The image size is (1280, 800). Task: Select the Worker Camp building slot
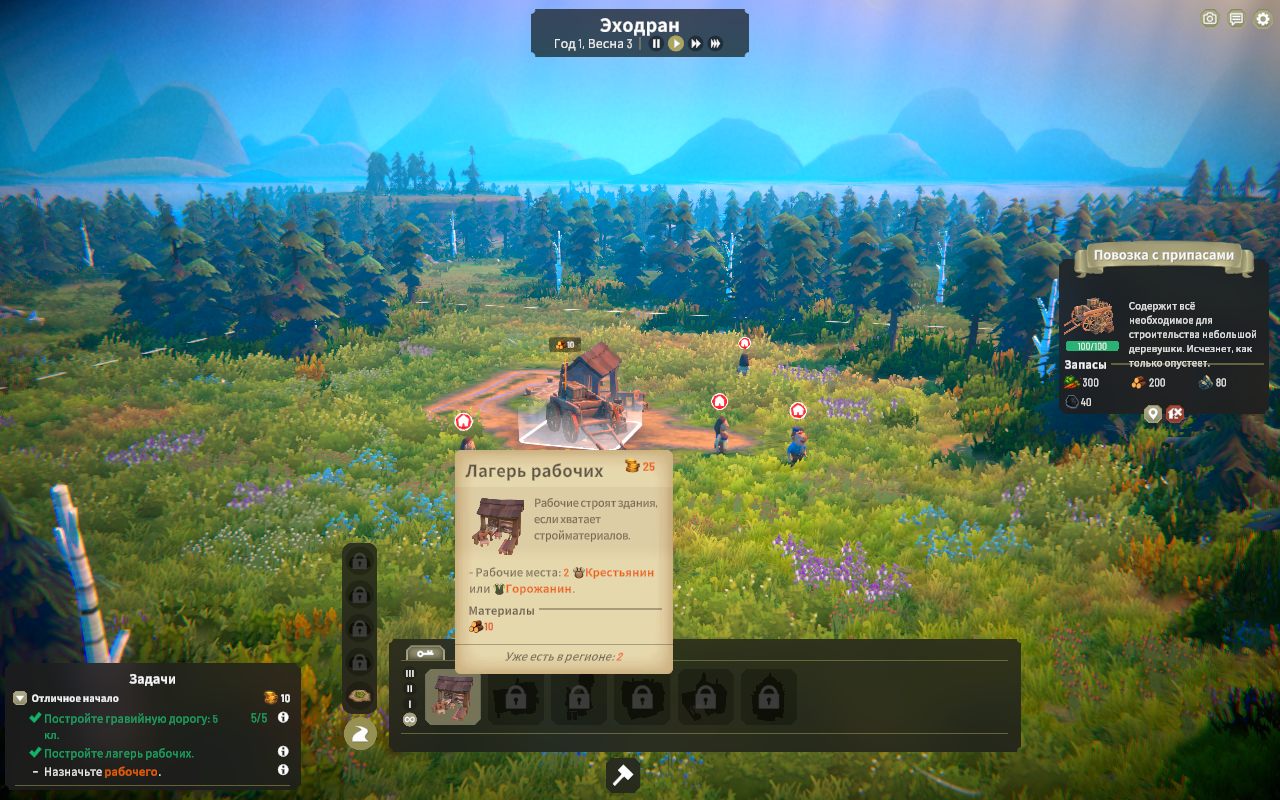(453, 697)
